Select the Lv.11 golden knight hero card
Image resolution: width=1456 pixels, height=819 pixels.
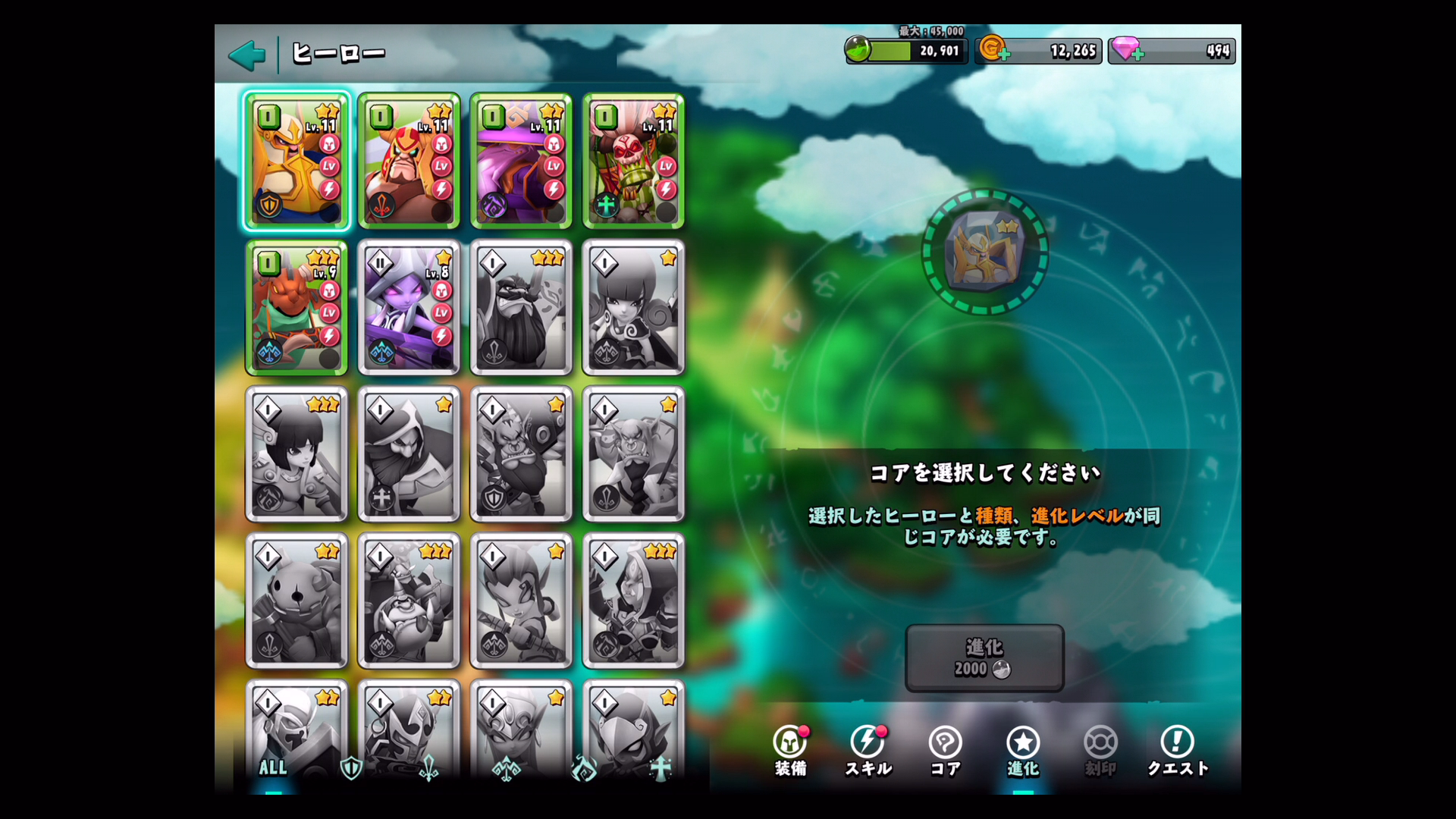297,161
